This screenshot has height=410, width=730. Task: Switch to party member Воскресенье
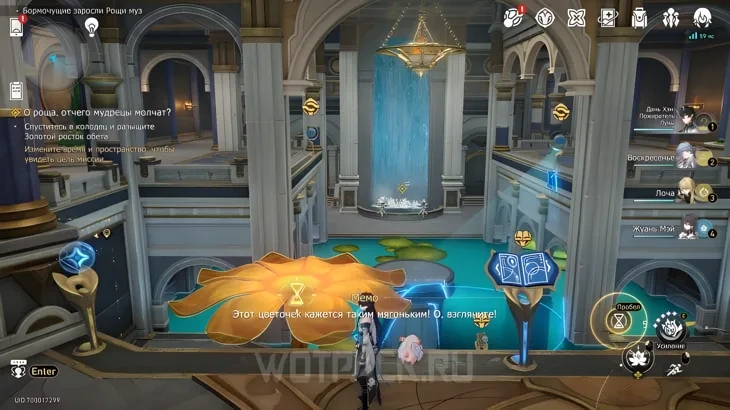[x=688, y=156]
